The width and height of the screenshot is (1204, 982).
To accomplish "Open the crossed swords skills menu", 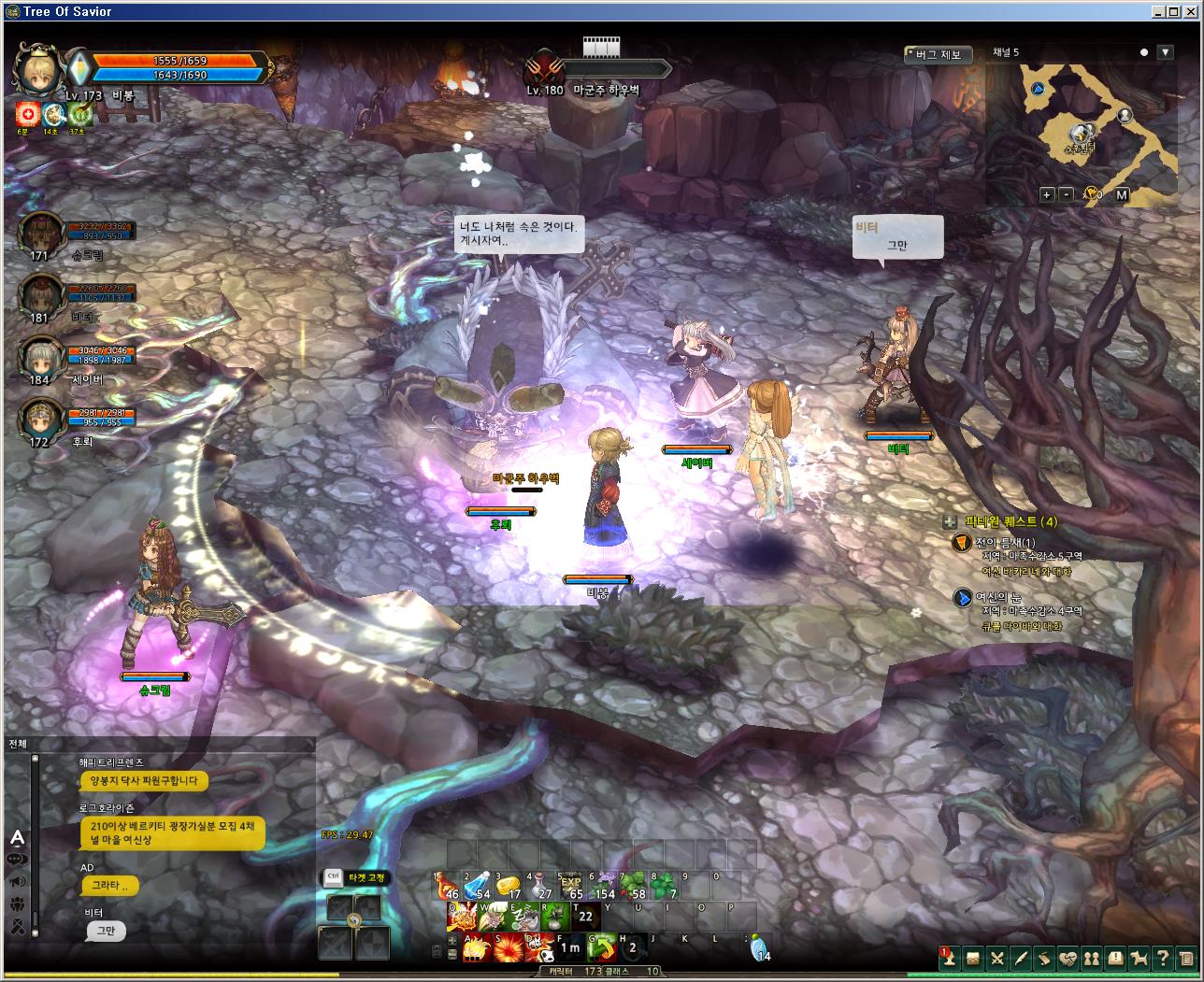I will pyautogui.click(x=997, y=959).
